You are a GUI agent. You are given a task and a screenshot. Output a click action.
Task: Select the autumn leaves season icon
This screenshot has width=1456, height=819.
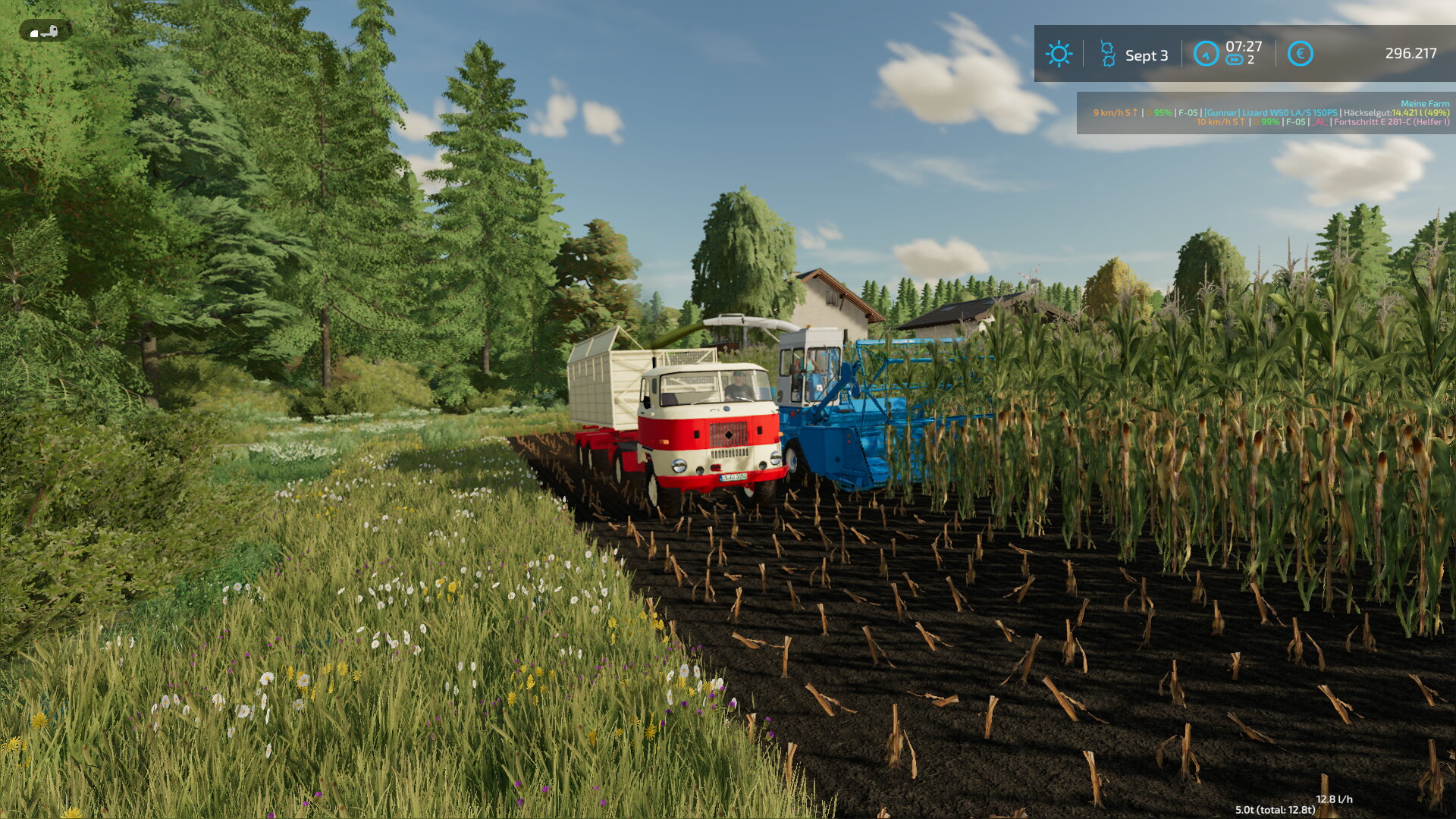click(x=1107, y=54)
